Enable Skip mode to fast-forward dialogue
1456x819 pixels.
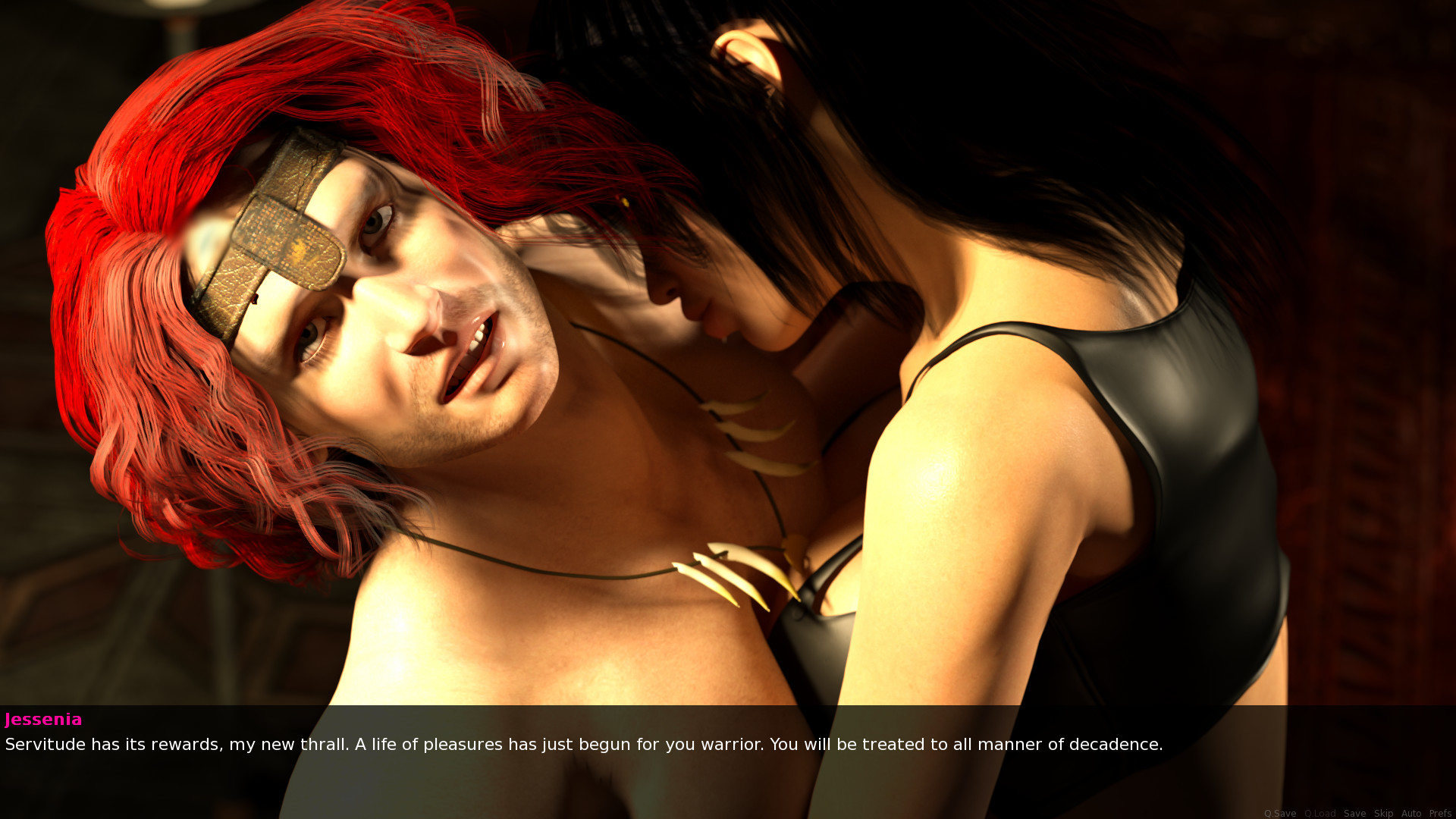pyautogui.click(x=1384, y=813)
